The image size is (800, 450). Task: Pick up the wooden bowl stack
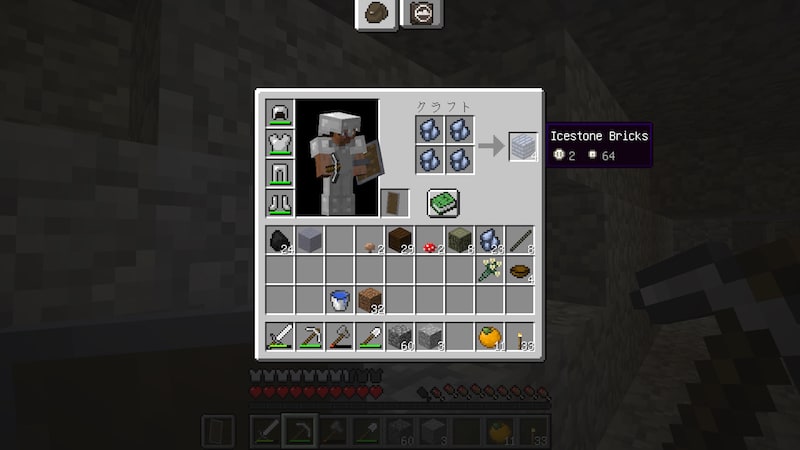click(x=519, y=270)
